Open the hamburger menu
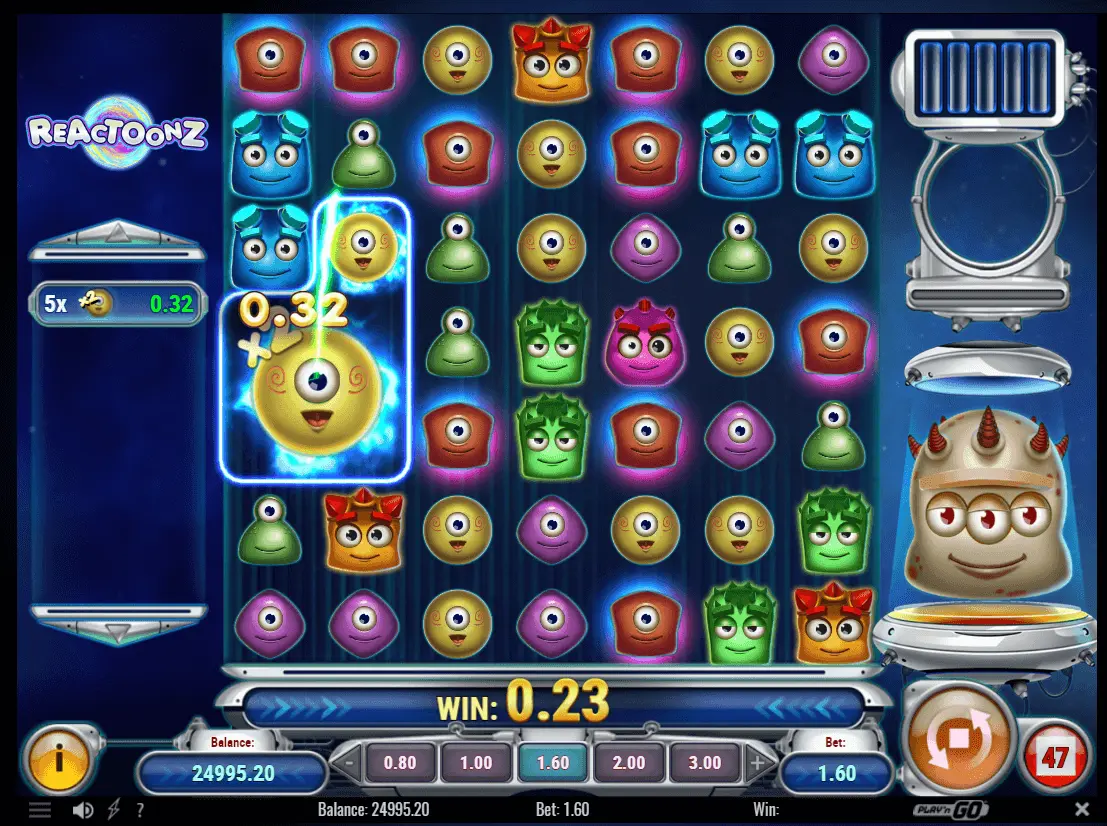This screenshot has width=1107, height=826. [40, 809]
